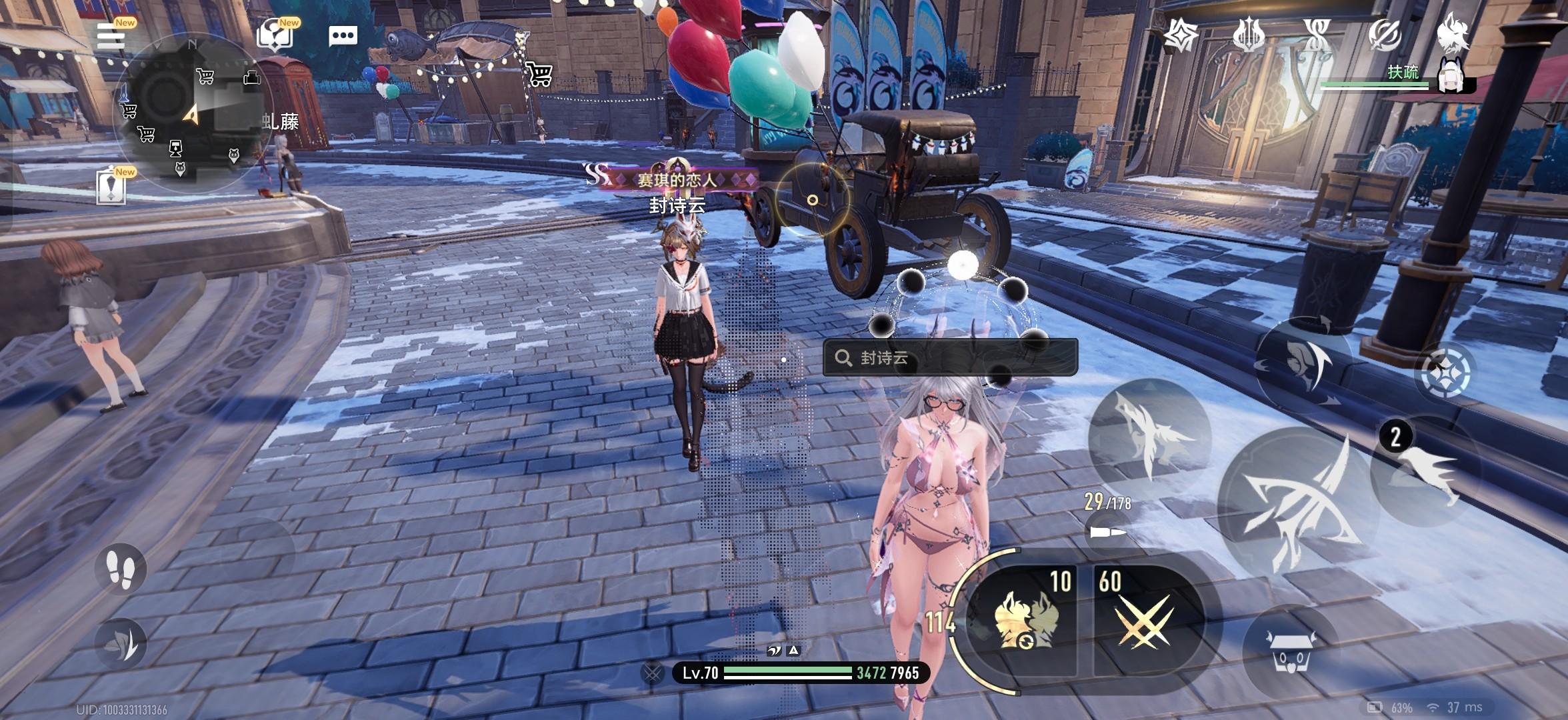Screen dimensions: 1568x720
Task: Open the chat speech bubble
Action: click(343, 36)
